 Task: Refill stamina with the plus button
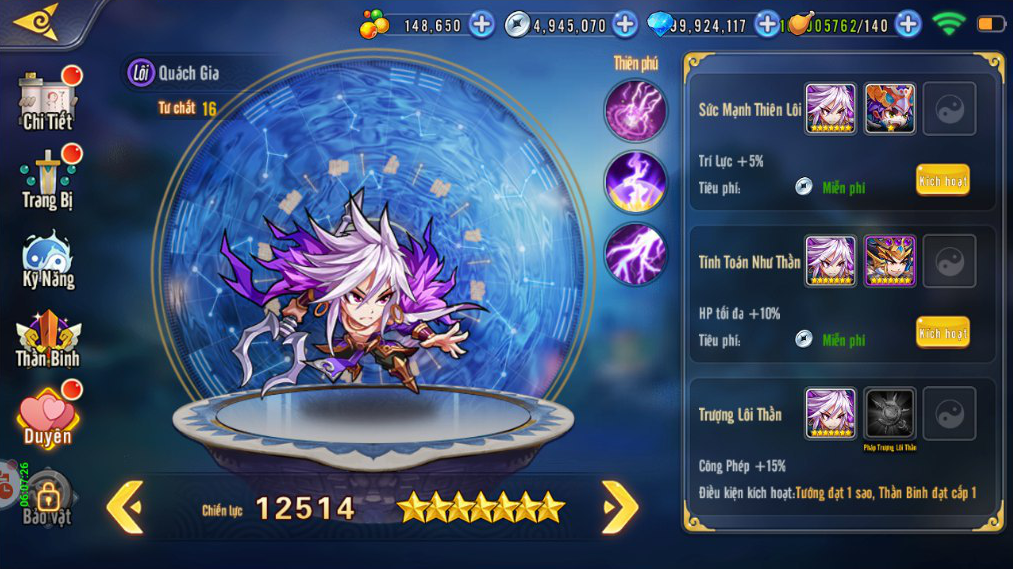point(908,24)
